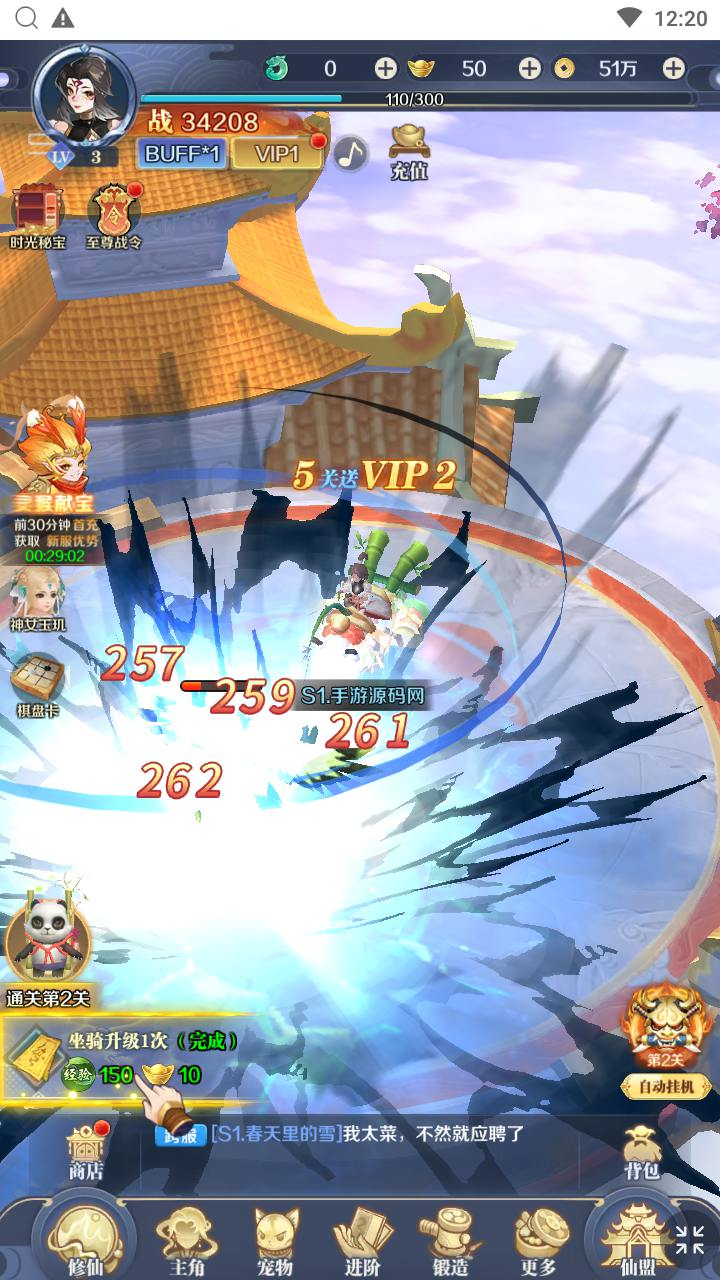Open the 背包 bag

pyautogui.click(x=641, y=1150)
